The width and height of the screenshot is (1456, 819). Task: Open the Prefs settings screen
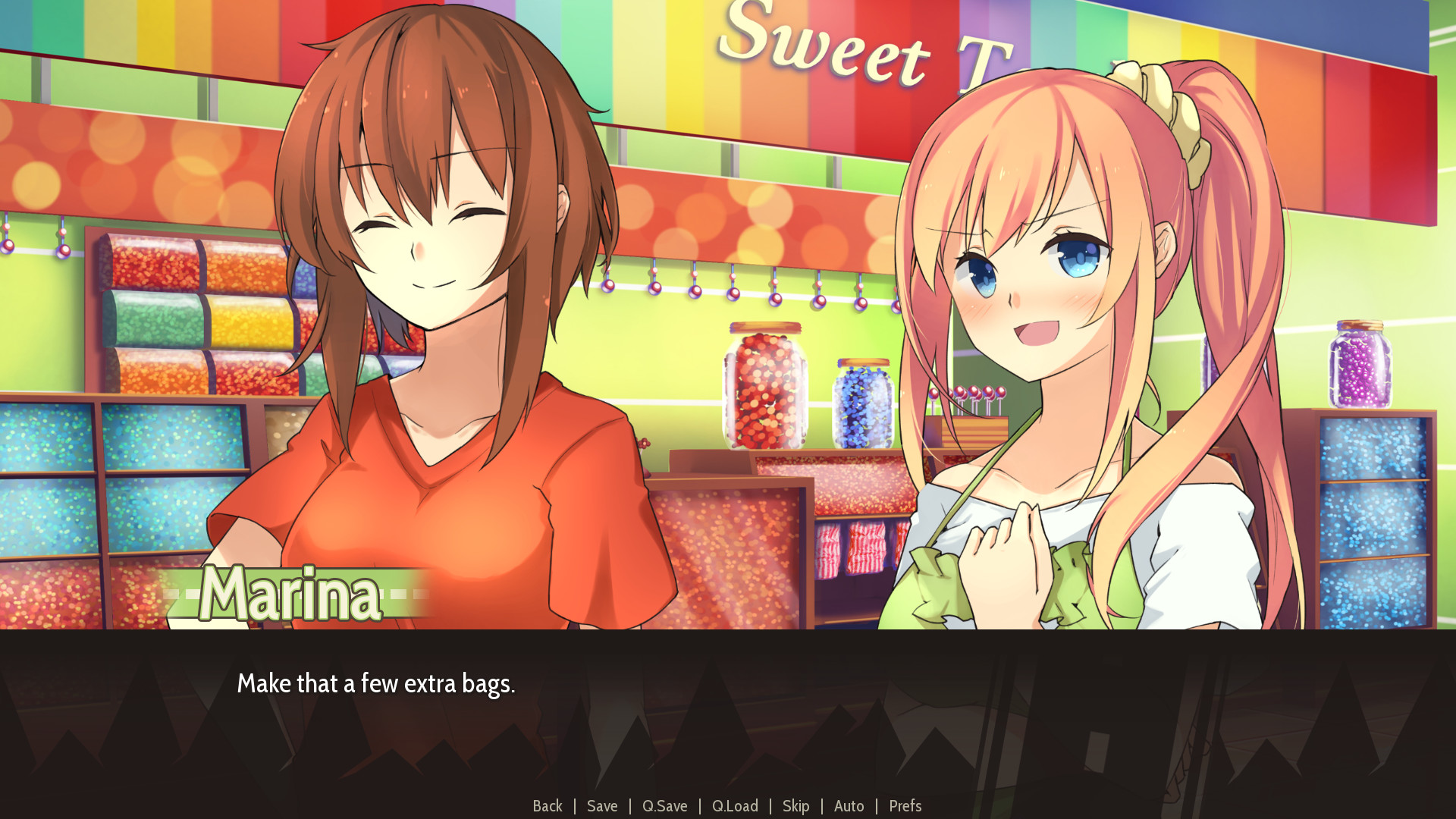pos(905,806)
